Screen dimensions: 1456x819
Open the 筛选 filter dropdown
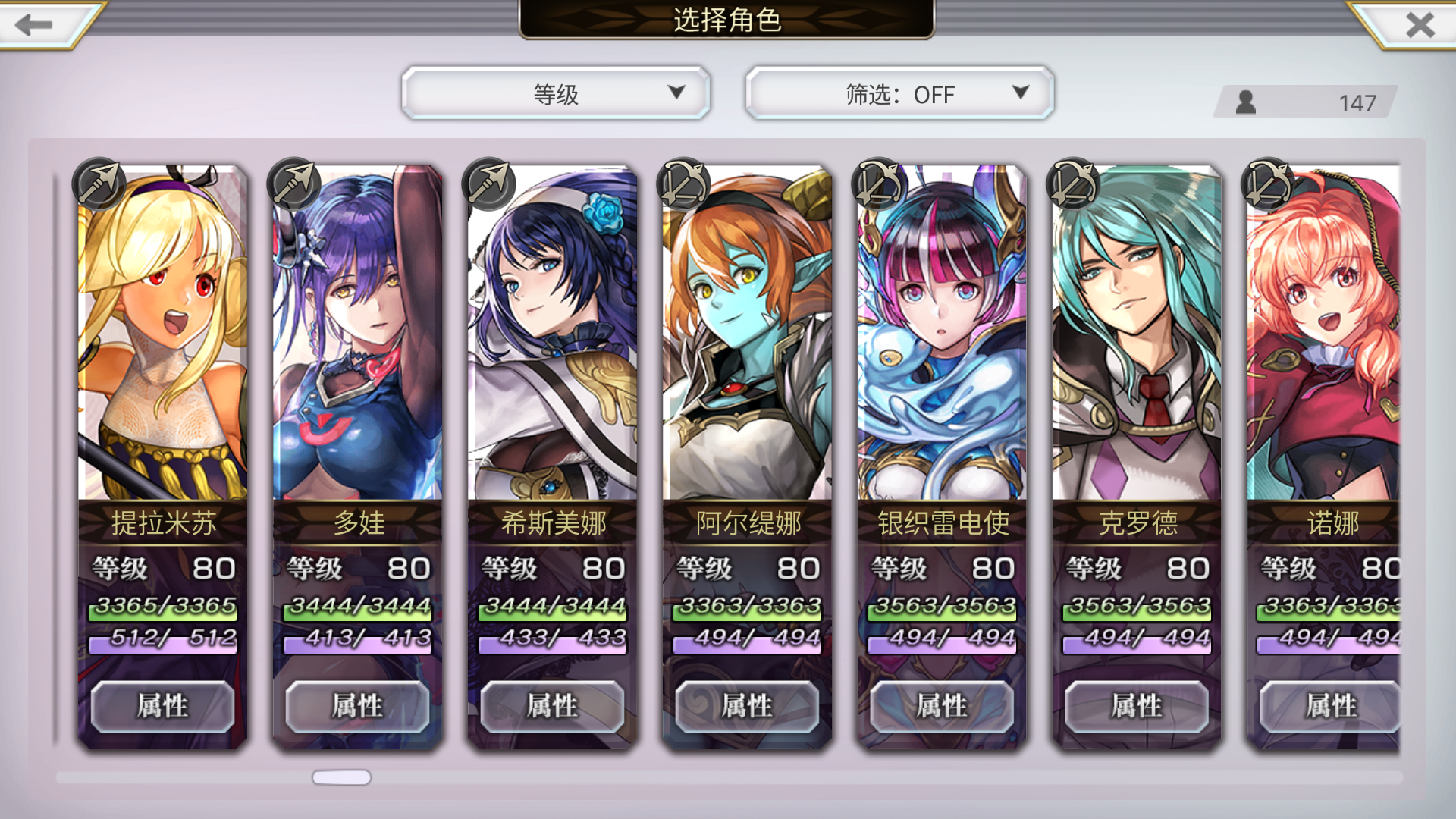click(x=899, y=93)
